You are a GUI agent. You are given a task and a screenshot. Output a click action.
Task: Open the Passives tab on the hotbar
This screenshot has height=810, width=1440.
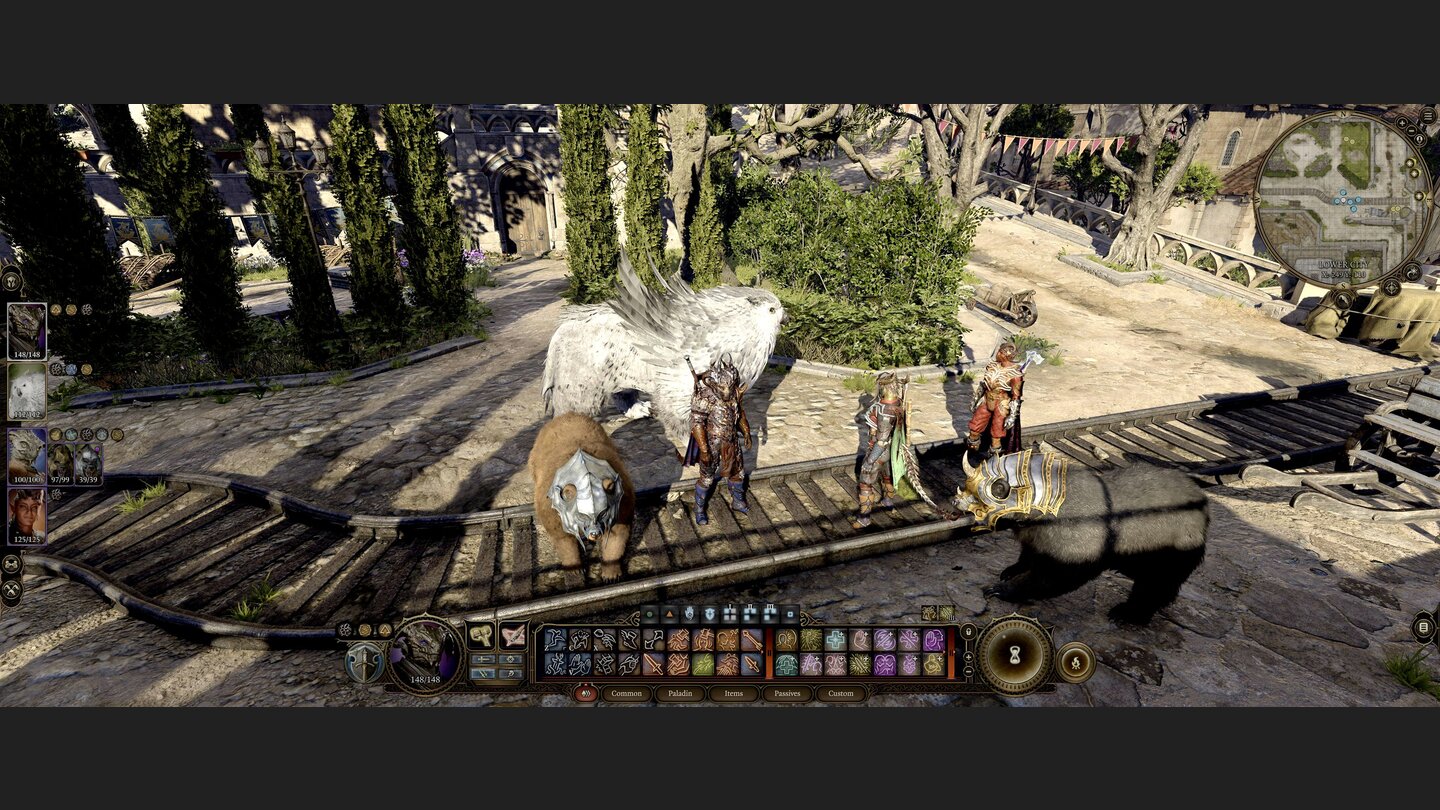click(787, 694)
